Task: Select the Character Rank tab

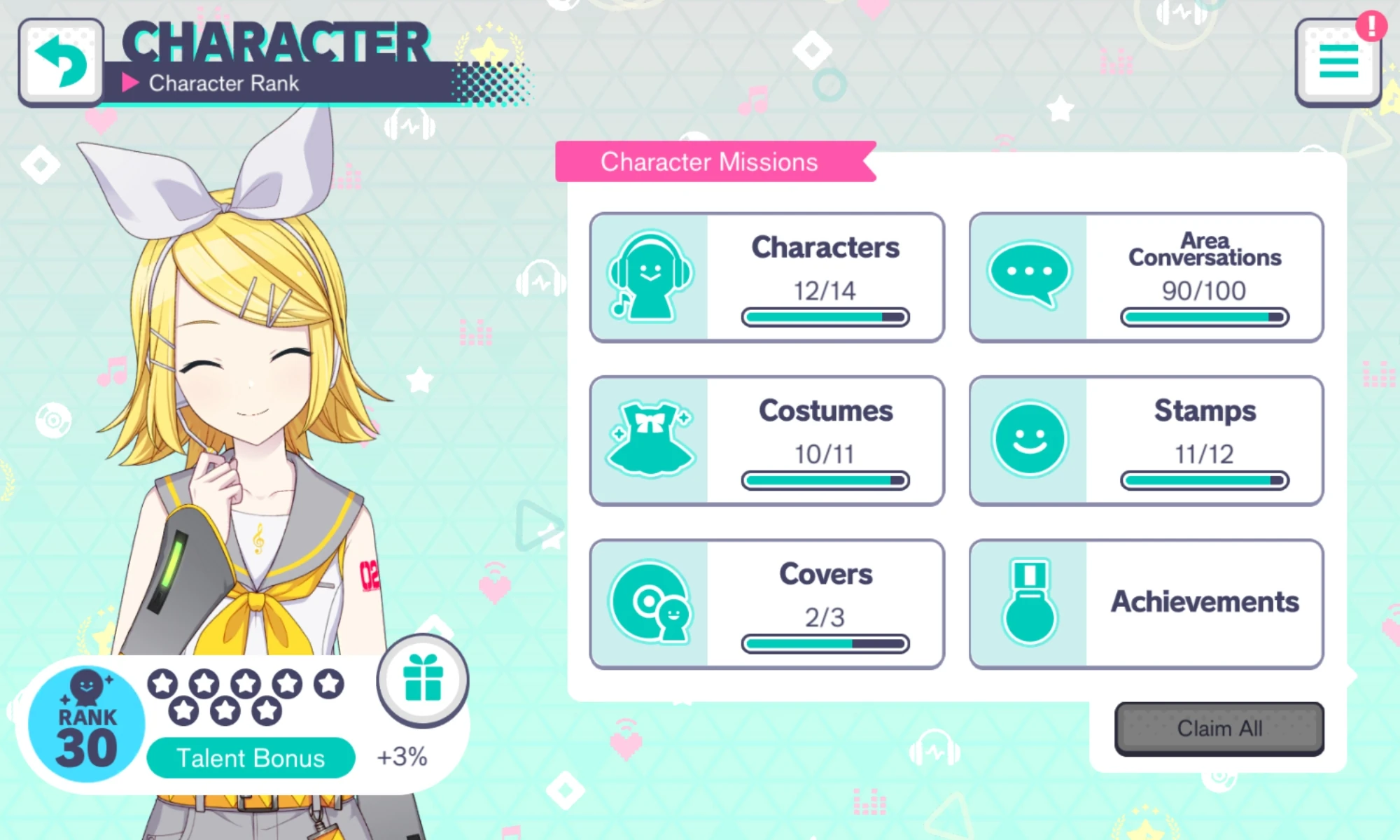Action: (x=224, y=84)
